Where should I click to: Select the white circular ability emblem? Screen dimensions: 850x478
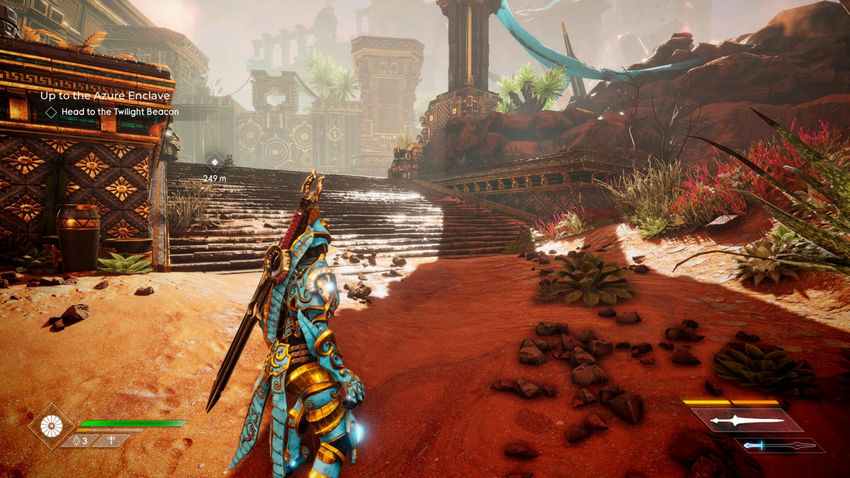coord(50,425)
